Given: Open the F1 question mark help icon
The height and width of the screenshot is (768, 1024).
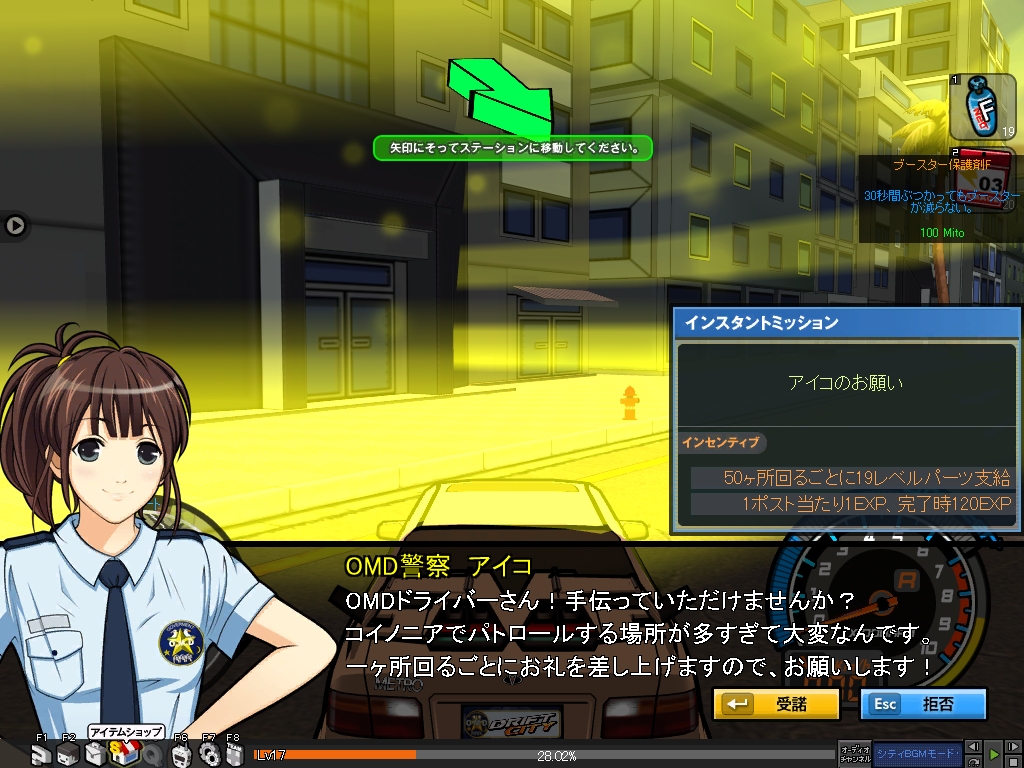Looking at the screenshot, I should (x=40, y=755).
